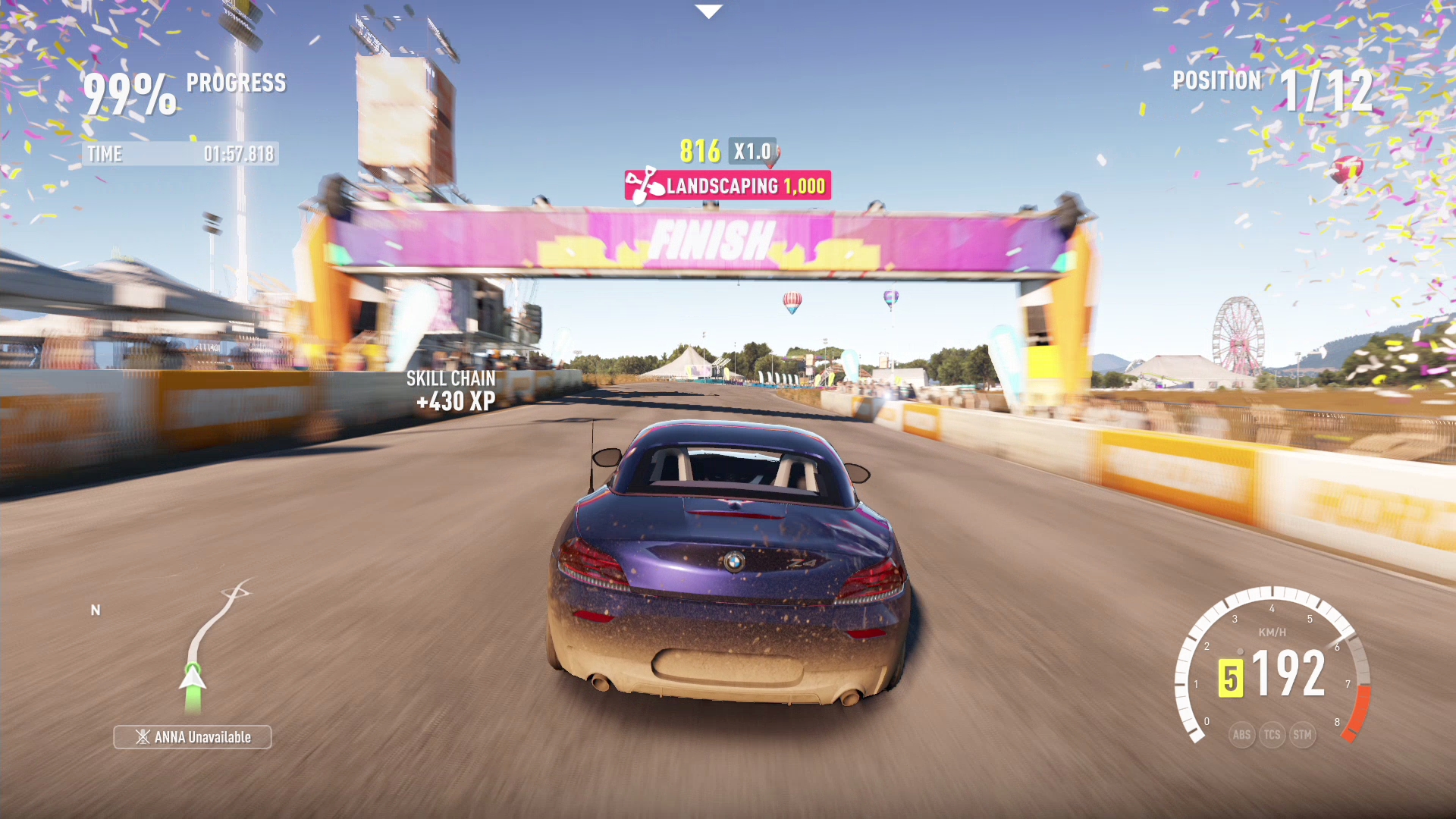Click the ANNA Unavailable button
Screen dimensions: 1456x819
[x=192, y=736]
